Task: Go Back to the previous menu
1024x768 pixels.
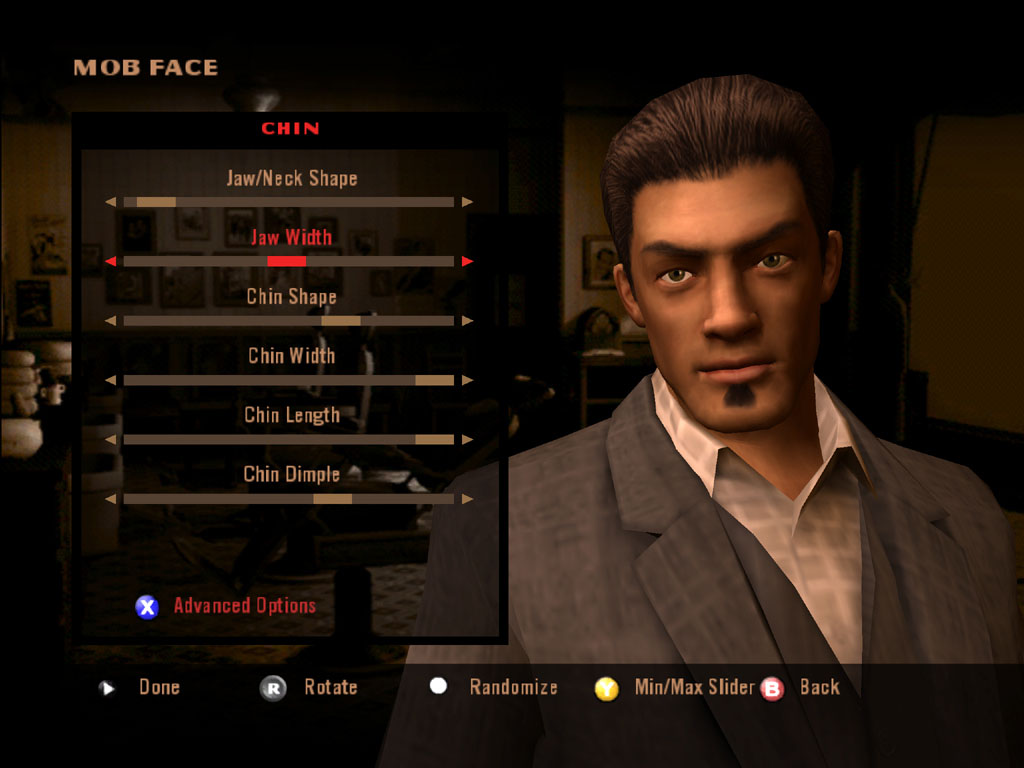Action: coord(819,687)
